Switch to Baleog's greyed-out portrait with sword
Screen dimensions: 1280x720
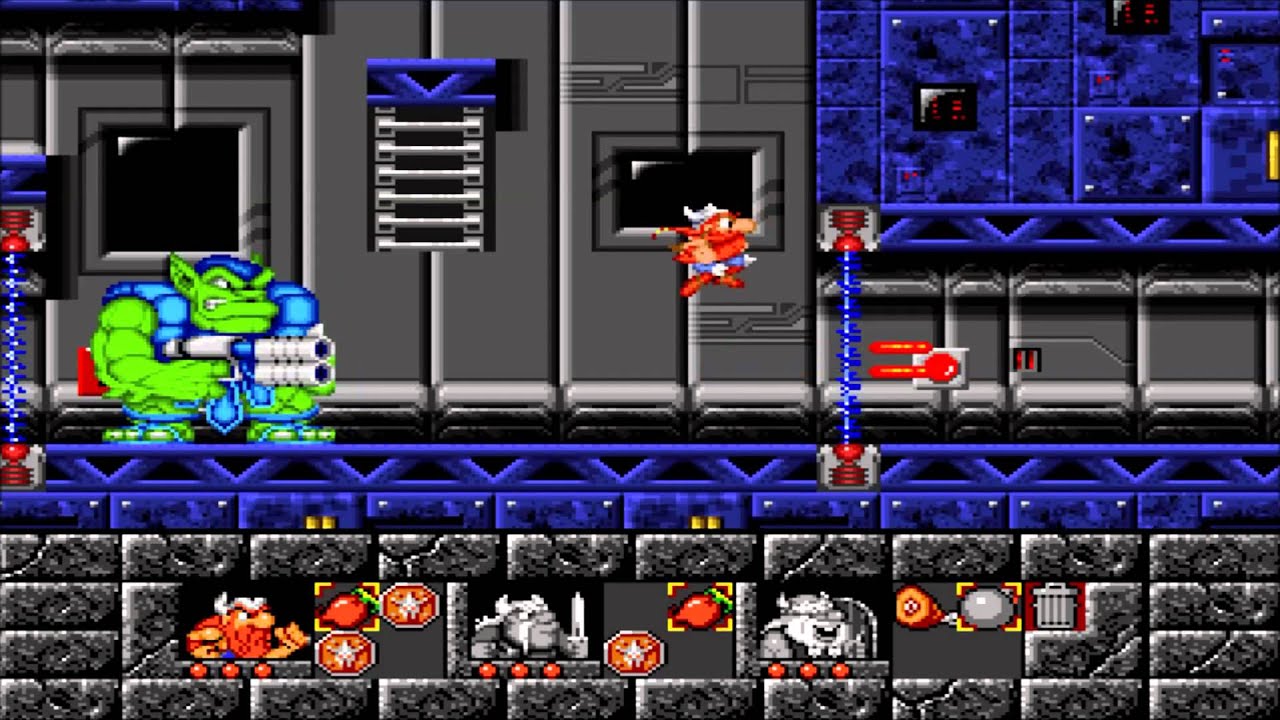(527, 625)
